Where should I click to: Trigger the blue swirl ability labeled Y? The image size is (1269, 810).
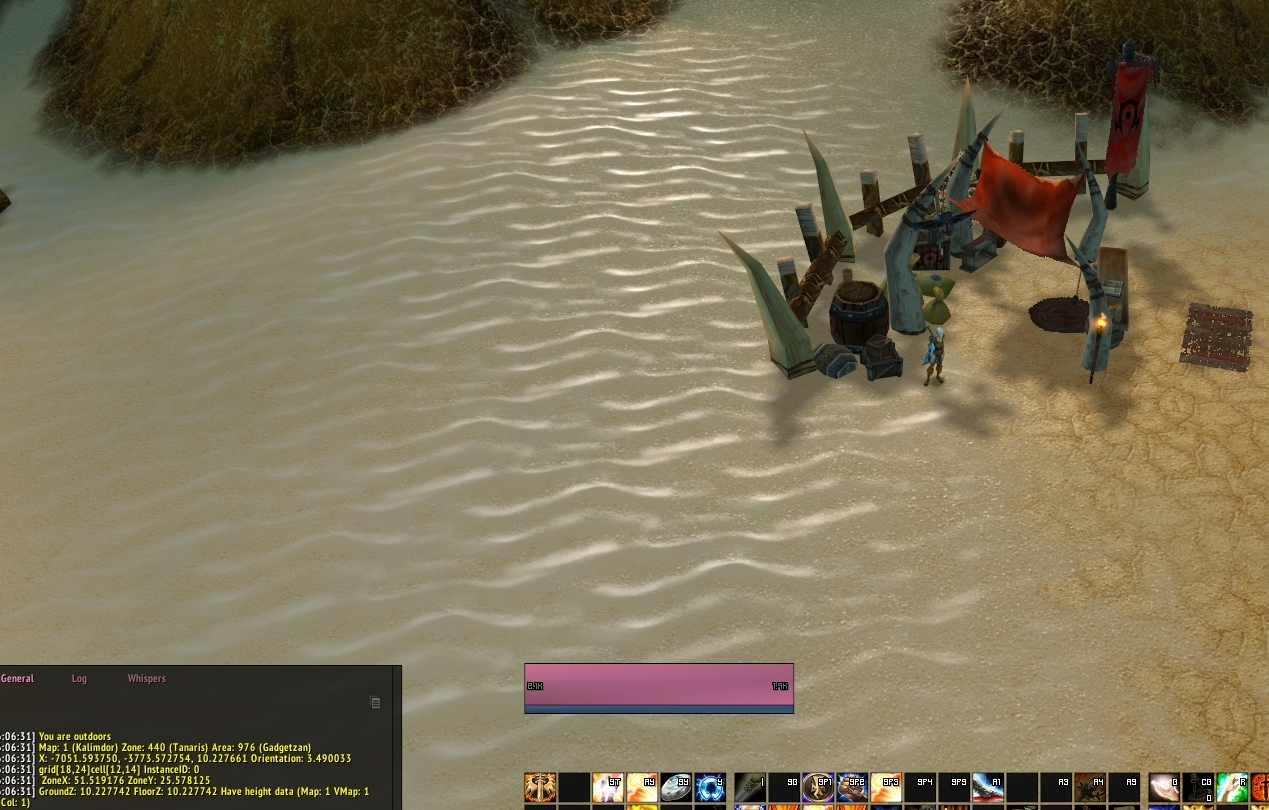pos(710,787)
